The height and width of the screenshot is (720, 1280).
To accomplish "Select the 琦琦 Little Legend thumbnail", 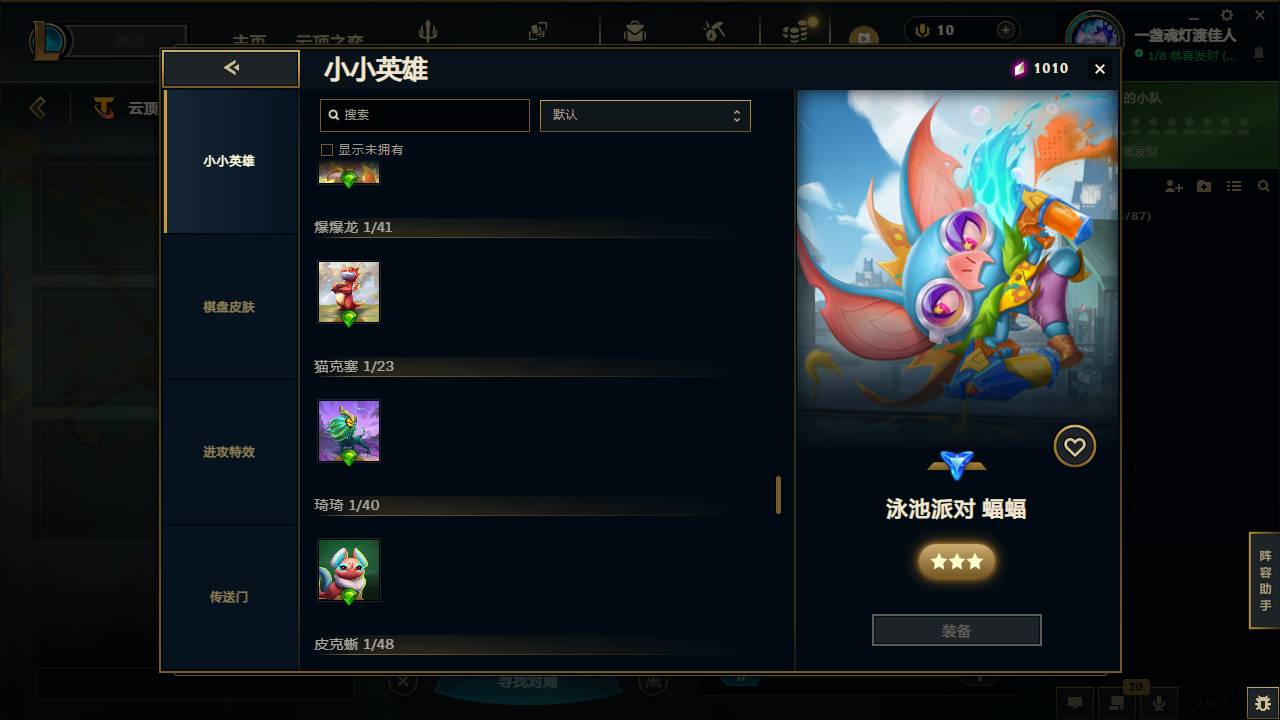I will tap(348, 568).
